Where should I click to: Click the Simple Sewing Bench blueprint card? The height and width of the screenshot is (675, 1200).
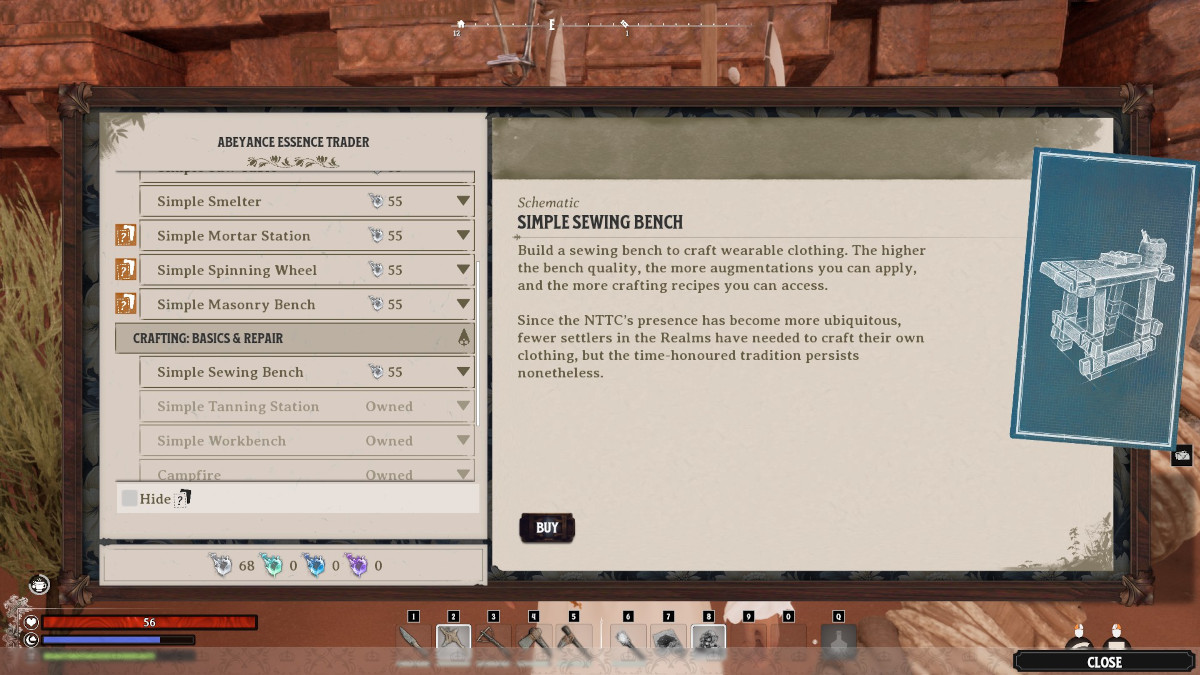[1103, 297]
